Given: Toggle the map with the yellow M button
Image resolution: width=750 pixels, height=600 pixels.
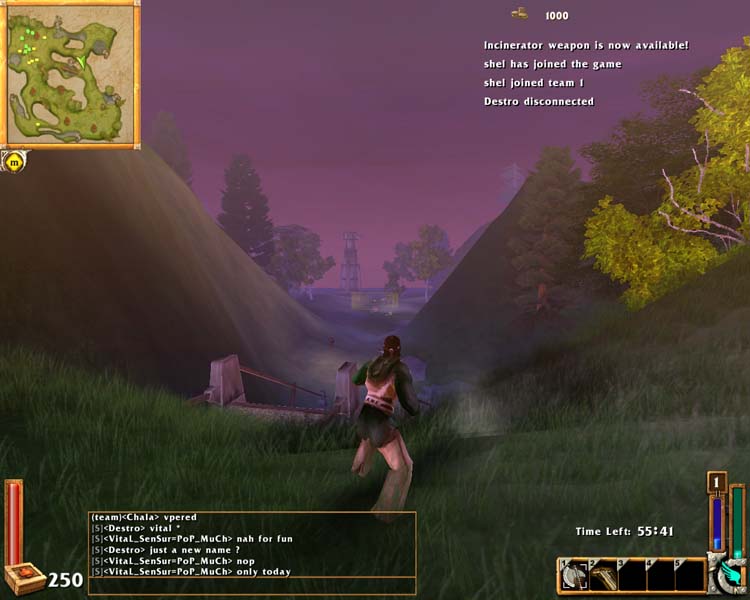Looking at the screenshot, I should [x=14, y=160].
